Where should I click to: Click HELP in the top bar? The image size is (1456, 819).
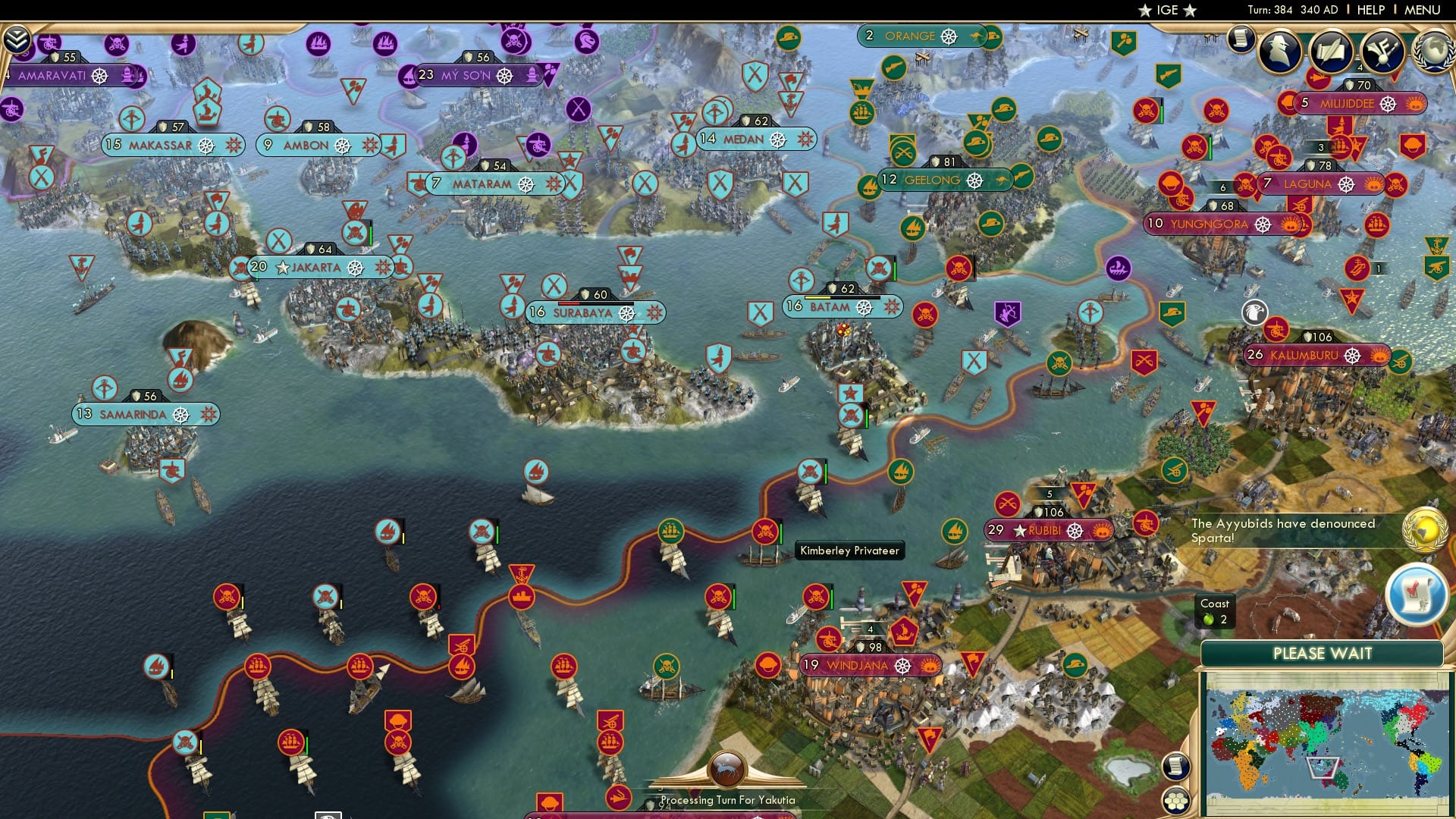point(1370,9)
